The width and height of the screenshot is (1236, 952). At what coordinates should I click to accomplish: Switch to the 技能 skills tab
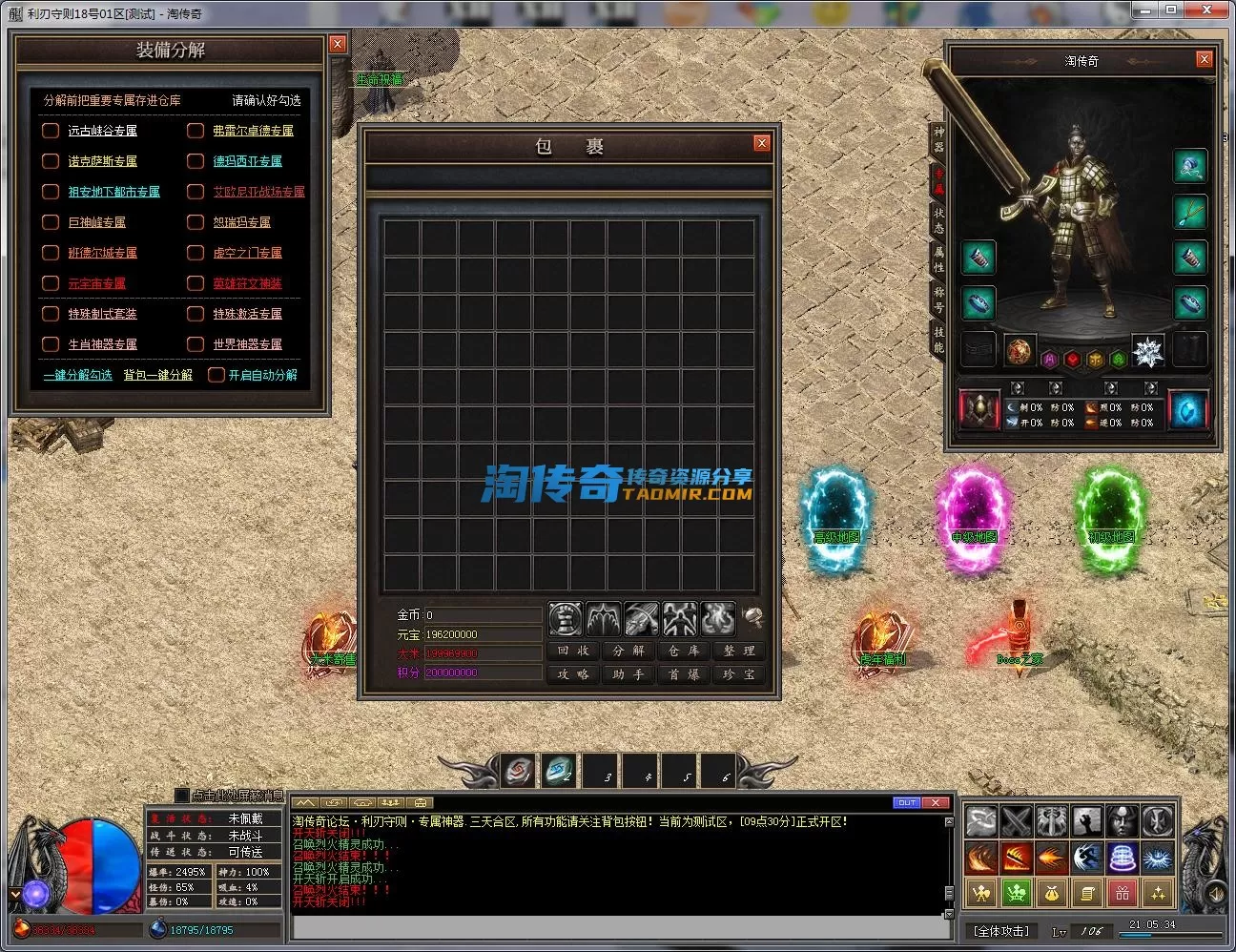click(938, 340)
